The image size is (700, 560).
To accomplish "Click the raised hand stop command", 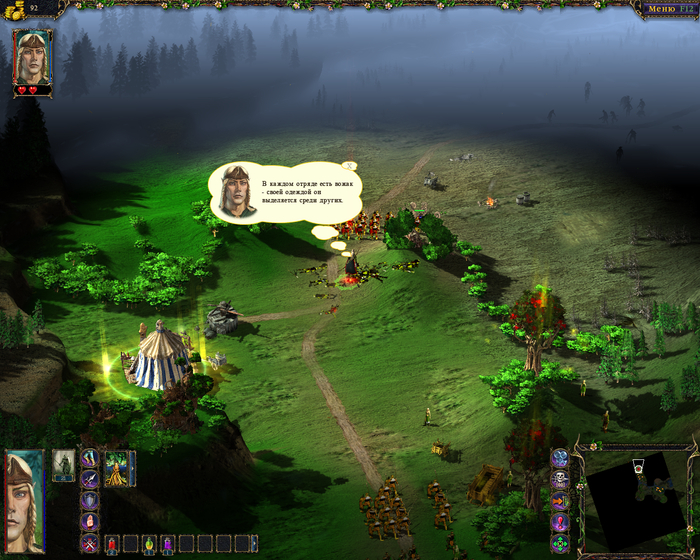I will [x=90, y=520].
